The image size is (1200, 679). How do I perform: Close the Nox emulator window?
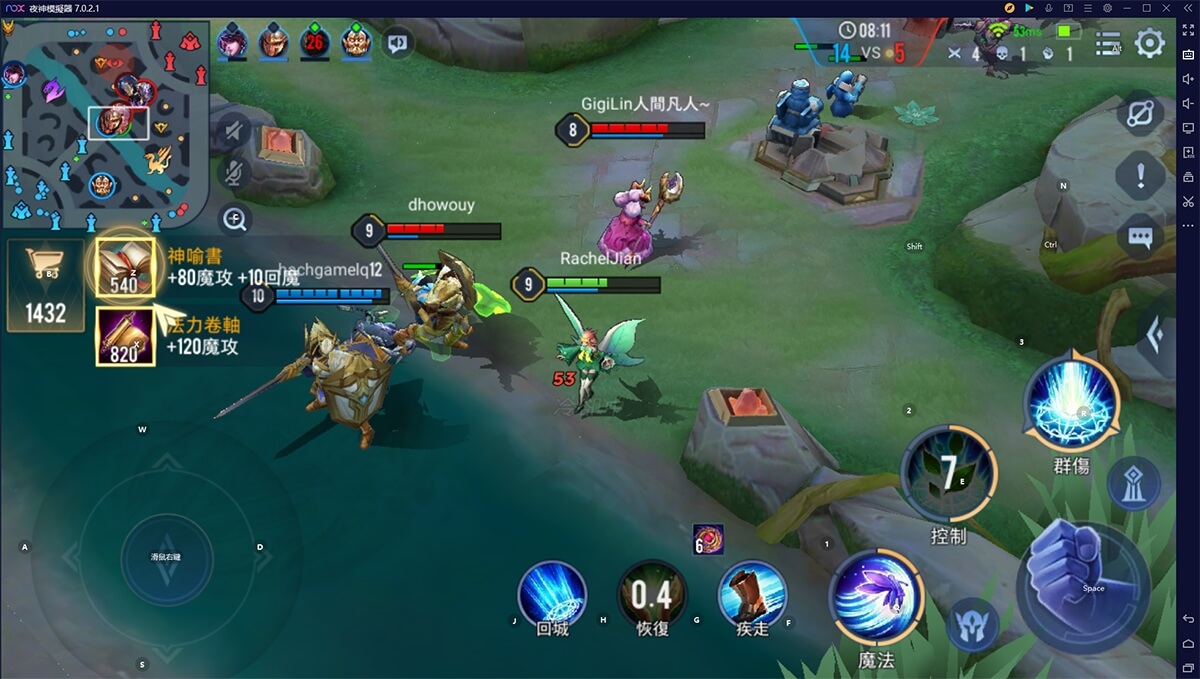[x=1188, y=8]
